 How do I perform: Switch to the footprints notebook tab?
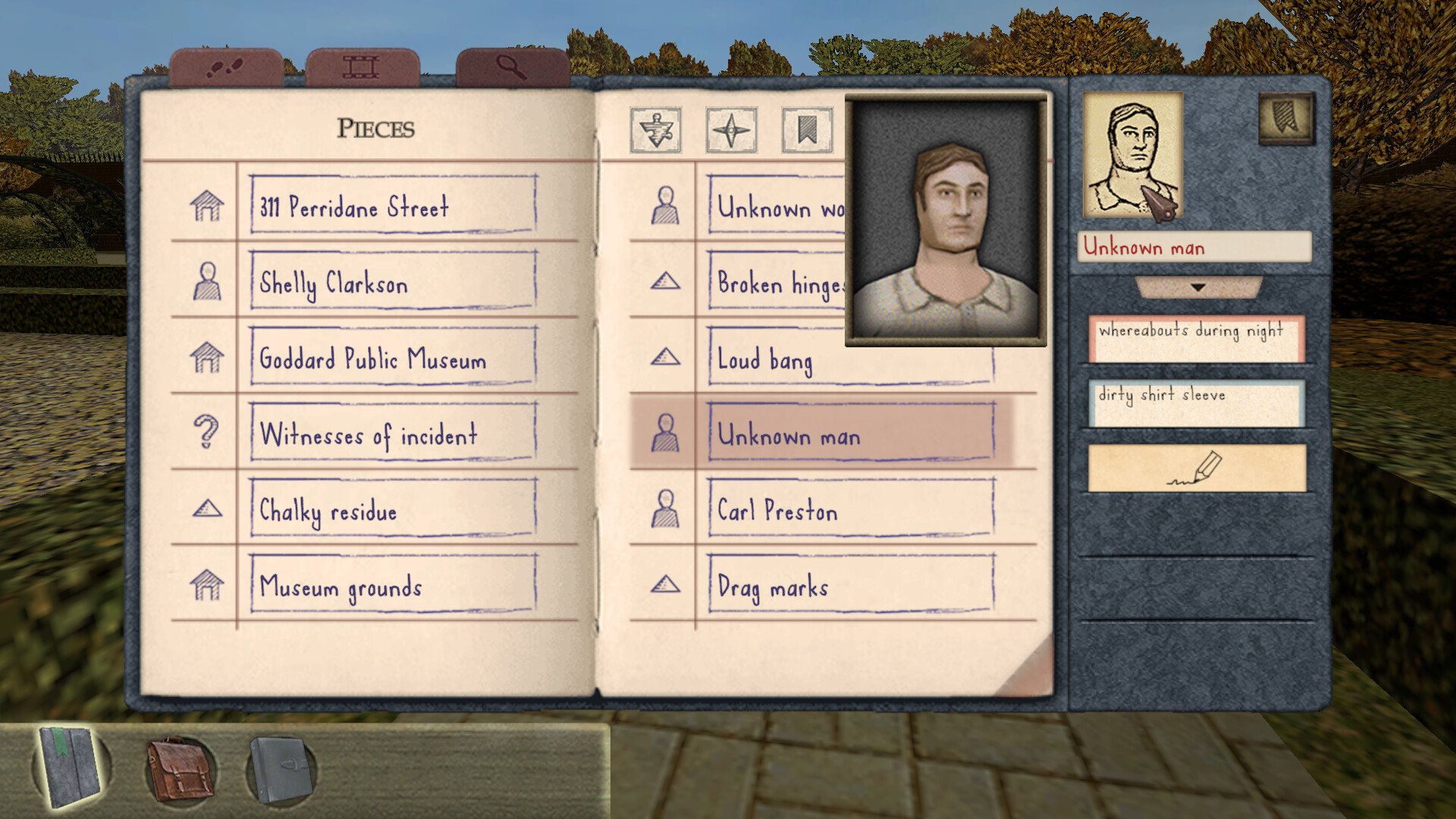(225, 68)
